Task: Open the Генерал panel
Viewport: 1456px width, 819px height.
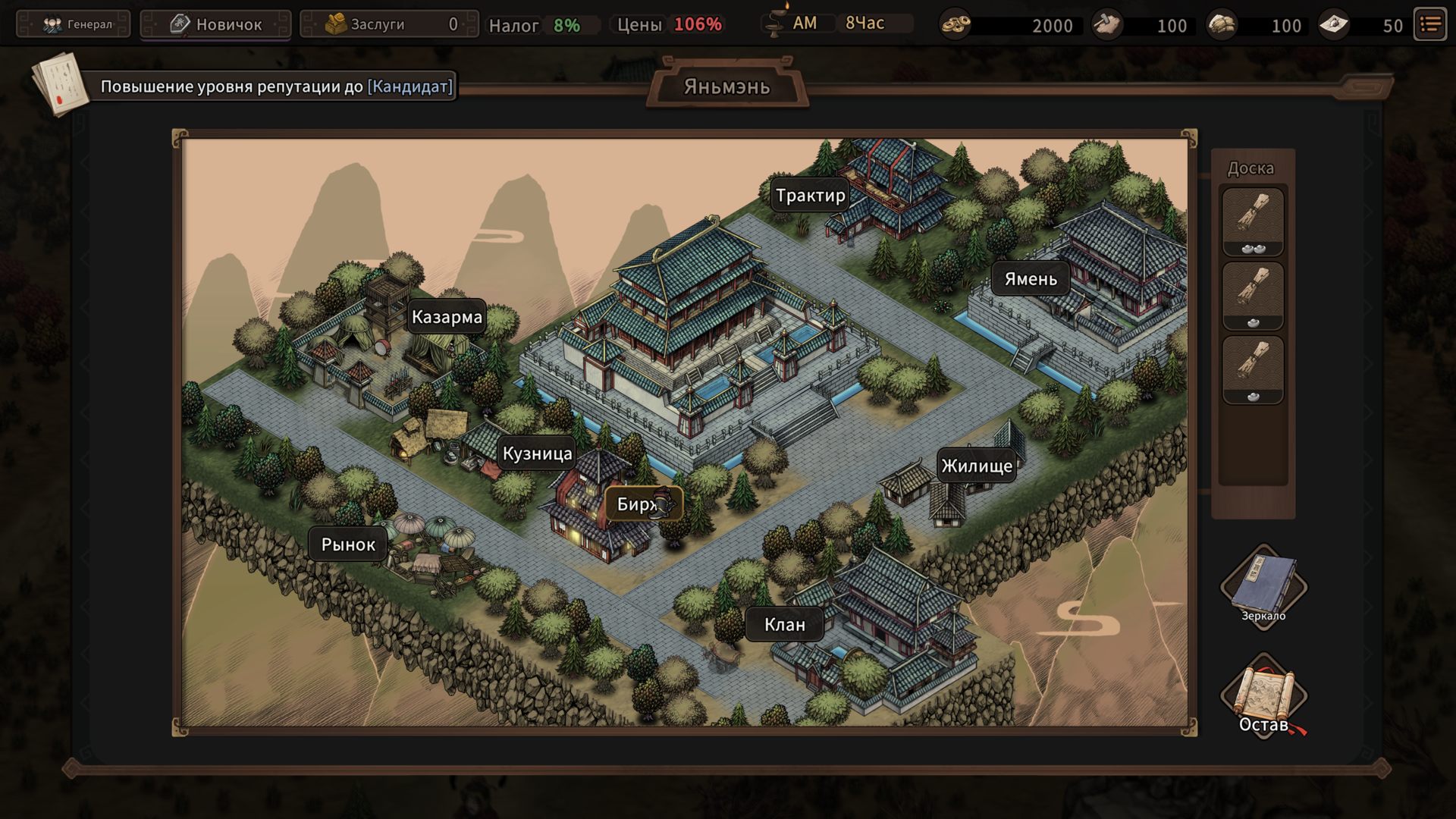Action: (x=74, y=24)
